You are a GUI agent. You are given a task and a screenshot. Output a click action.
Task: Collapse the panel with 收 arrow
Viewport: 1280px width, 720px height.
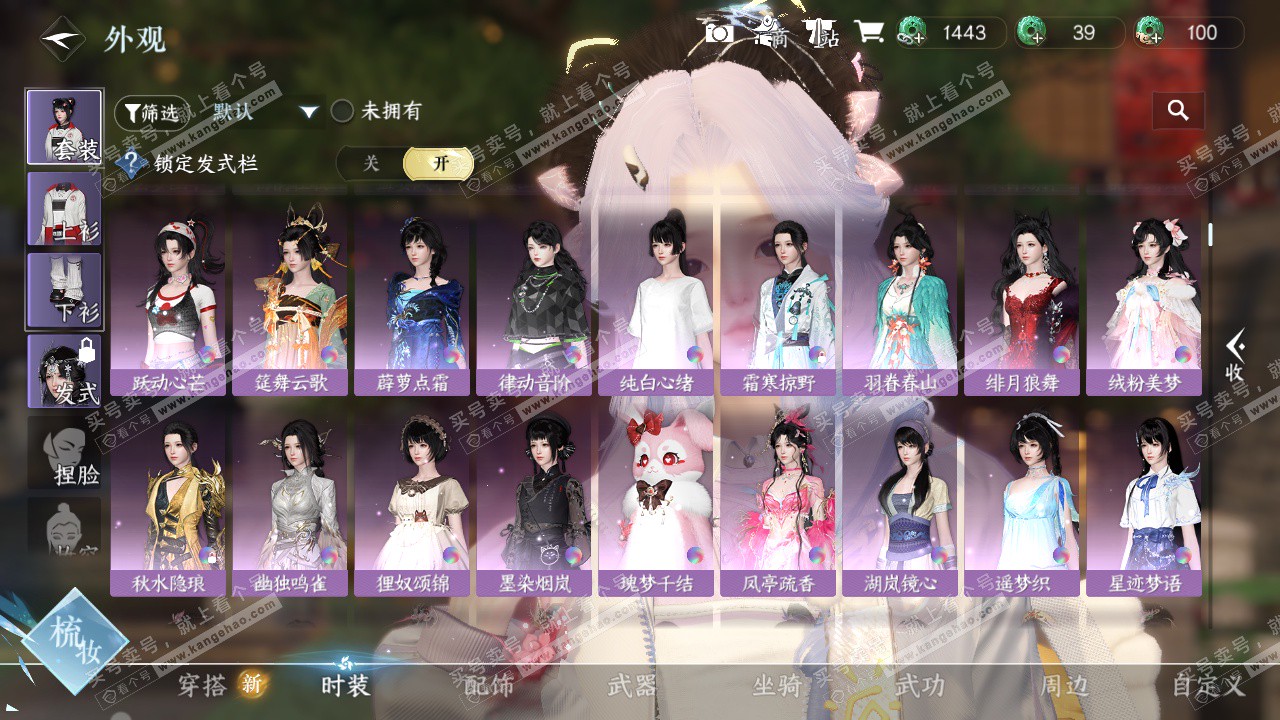click(1235, 357)
